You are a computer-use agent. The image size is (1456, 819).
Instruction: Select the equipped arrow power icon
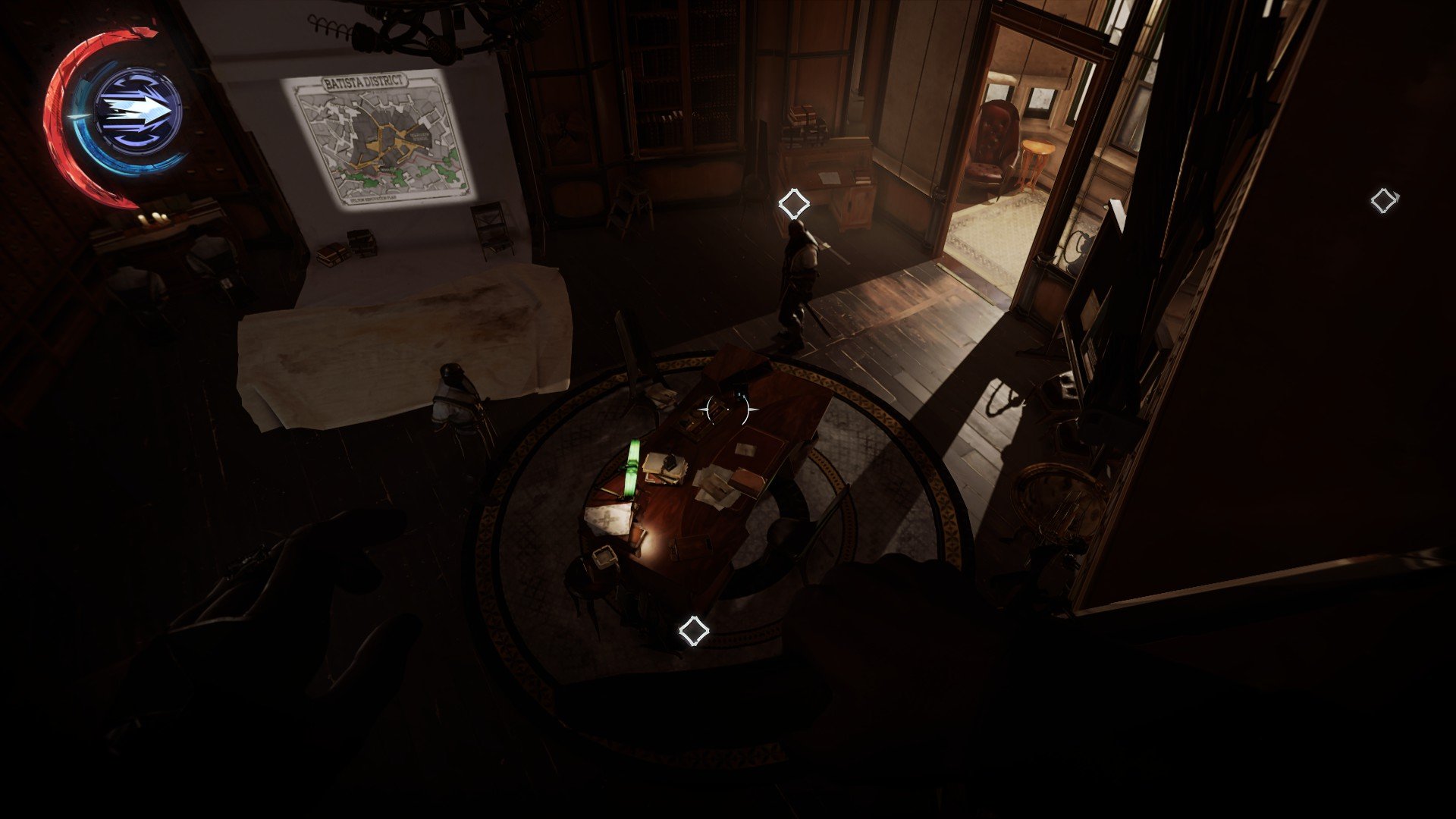click(139, 111)
